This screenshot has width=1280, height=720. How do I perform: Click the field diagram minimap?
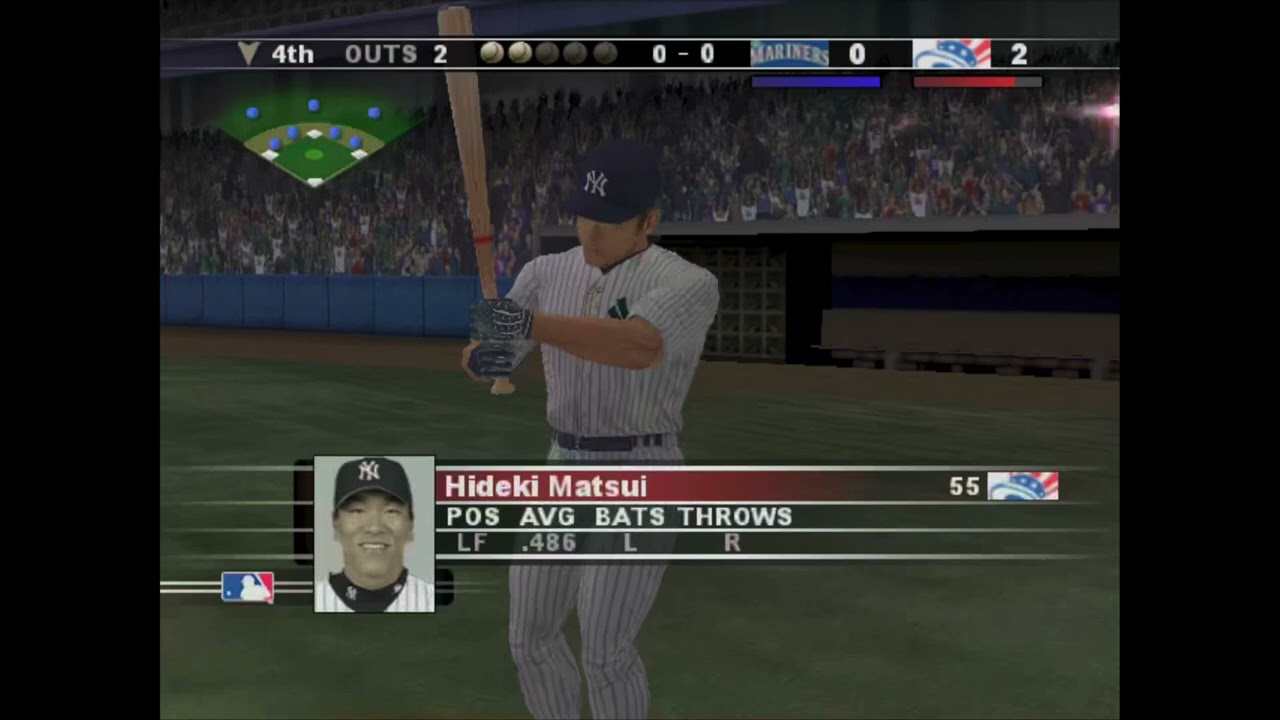pos(314,142)
